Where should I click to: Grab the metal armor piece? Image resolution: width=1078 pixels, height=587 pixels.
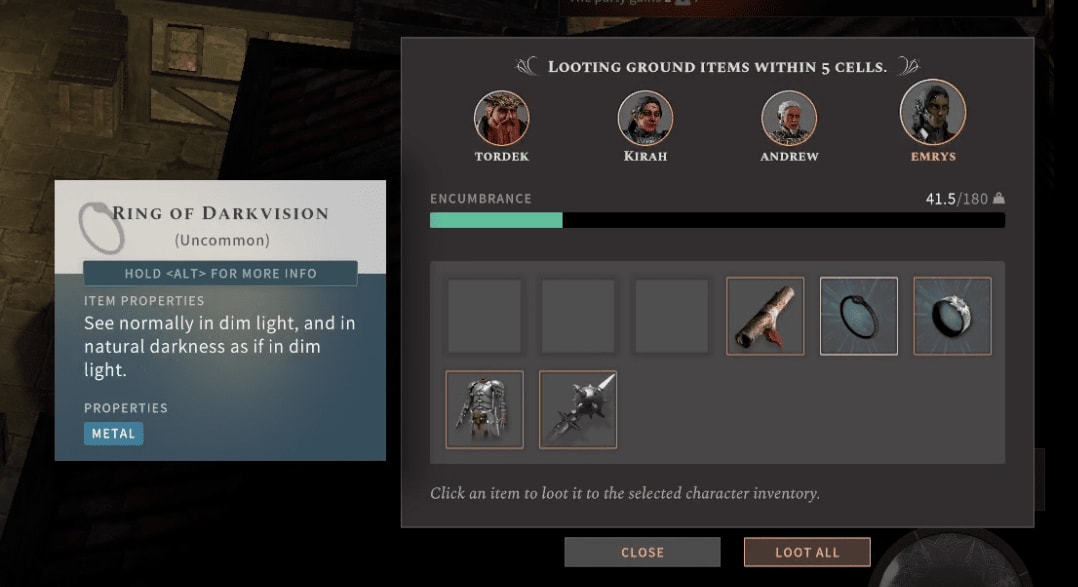pyautogui.click(x=484, y=410)
